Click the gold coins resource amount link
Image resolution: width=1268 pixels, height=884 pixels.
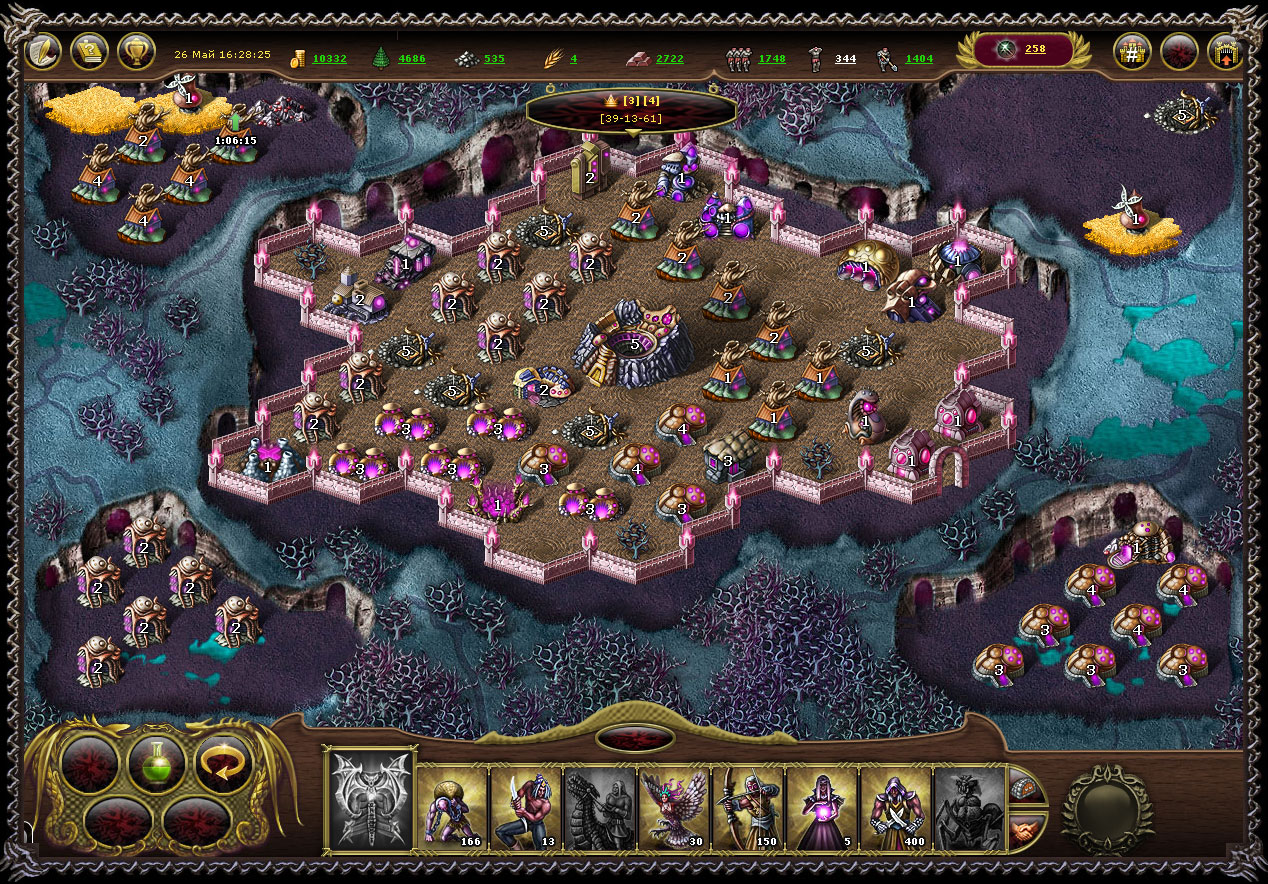[329, 59]
